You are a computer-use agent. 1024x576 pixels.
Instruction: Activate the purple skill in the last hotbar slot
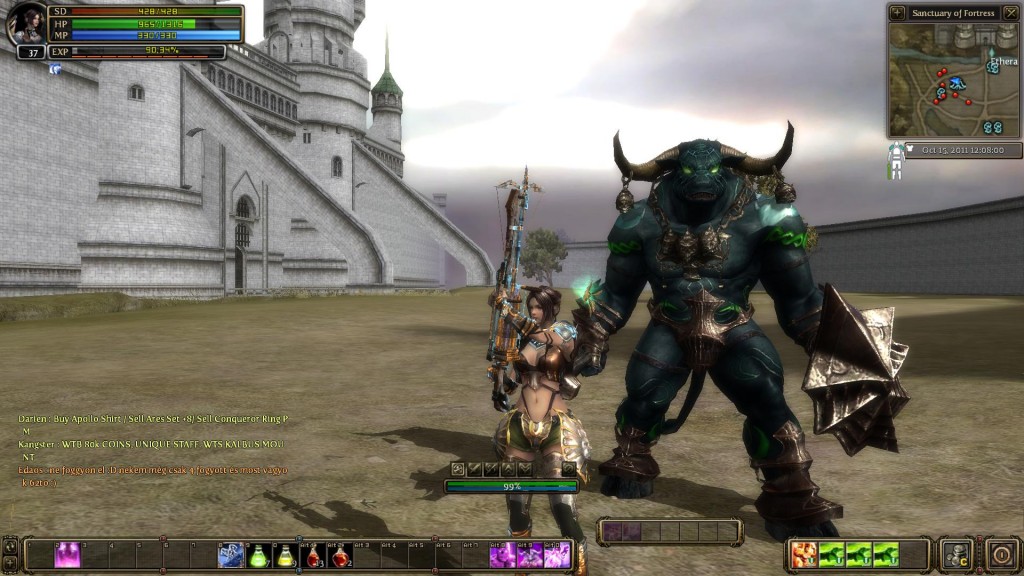click(557, 555)
